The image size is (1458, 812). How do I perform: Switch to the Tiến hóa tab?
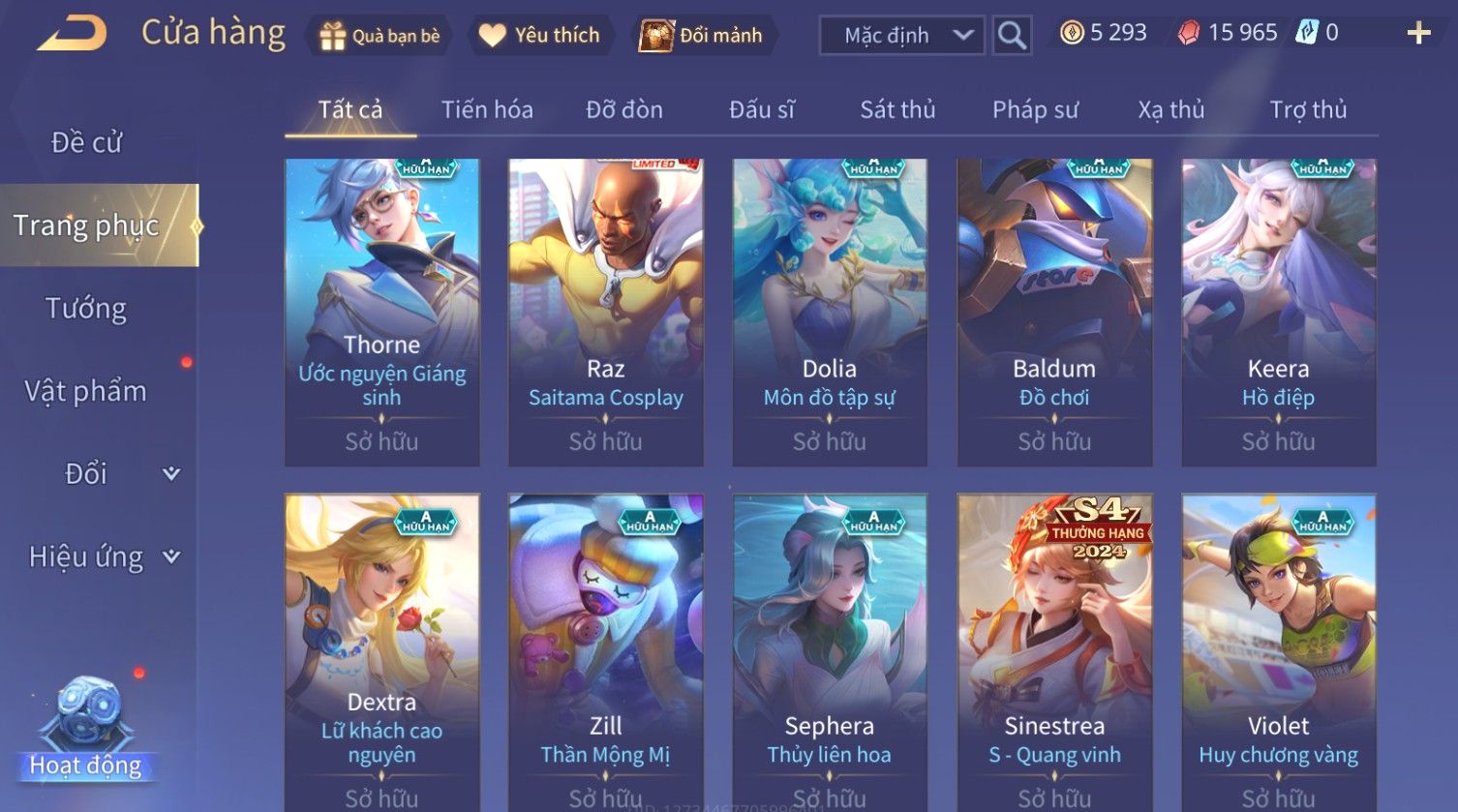coord(487,110)
